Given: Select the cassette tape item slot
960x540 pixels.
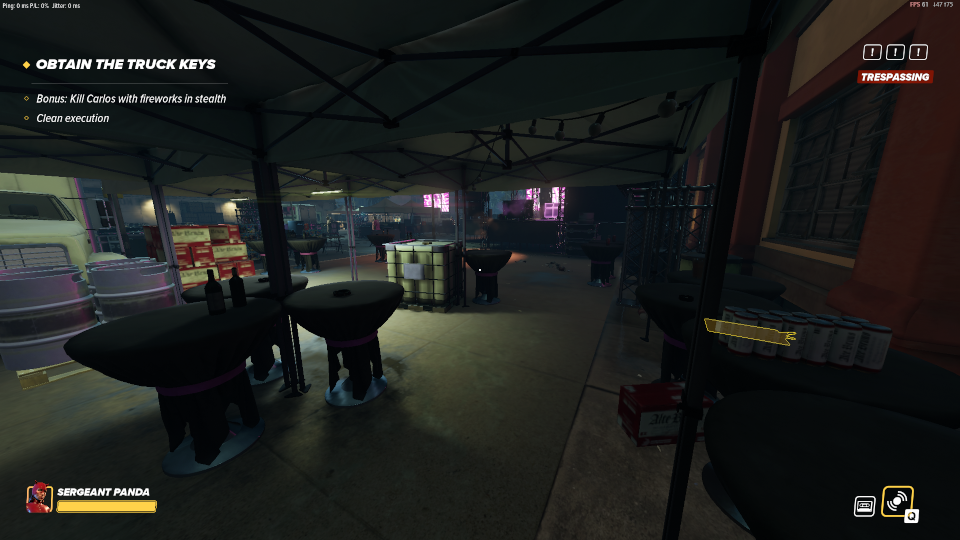Looking at the screenshot, I should point(865,506).
